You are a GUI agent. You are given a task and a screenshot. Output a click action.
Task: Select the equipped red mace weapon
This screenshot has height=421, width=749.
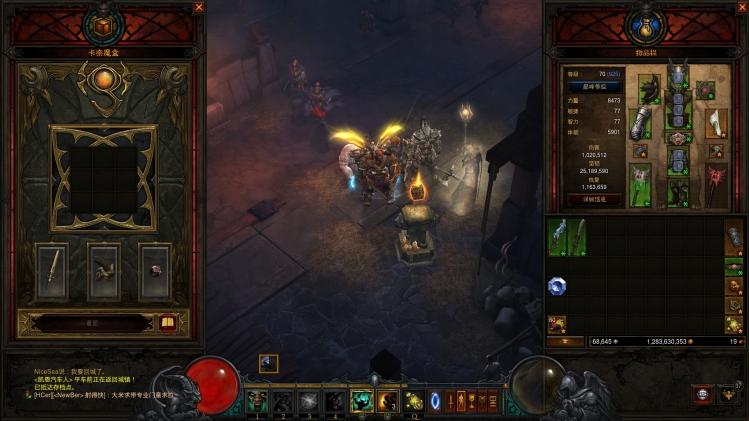pos(715,185)
